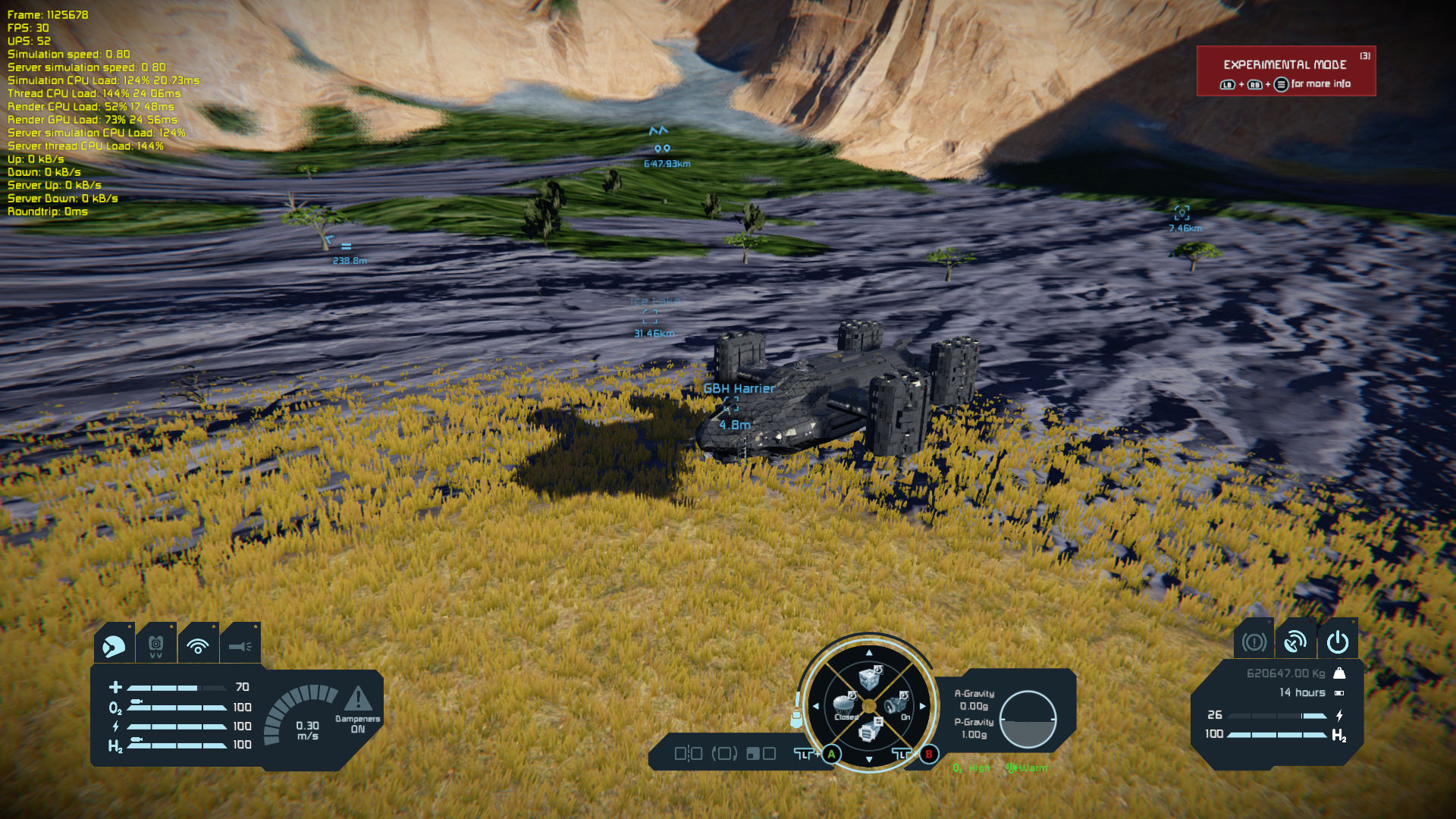
Task: Select the connector block radial slot
Action: pyautogui.click(x=869, y=731)
